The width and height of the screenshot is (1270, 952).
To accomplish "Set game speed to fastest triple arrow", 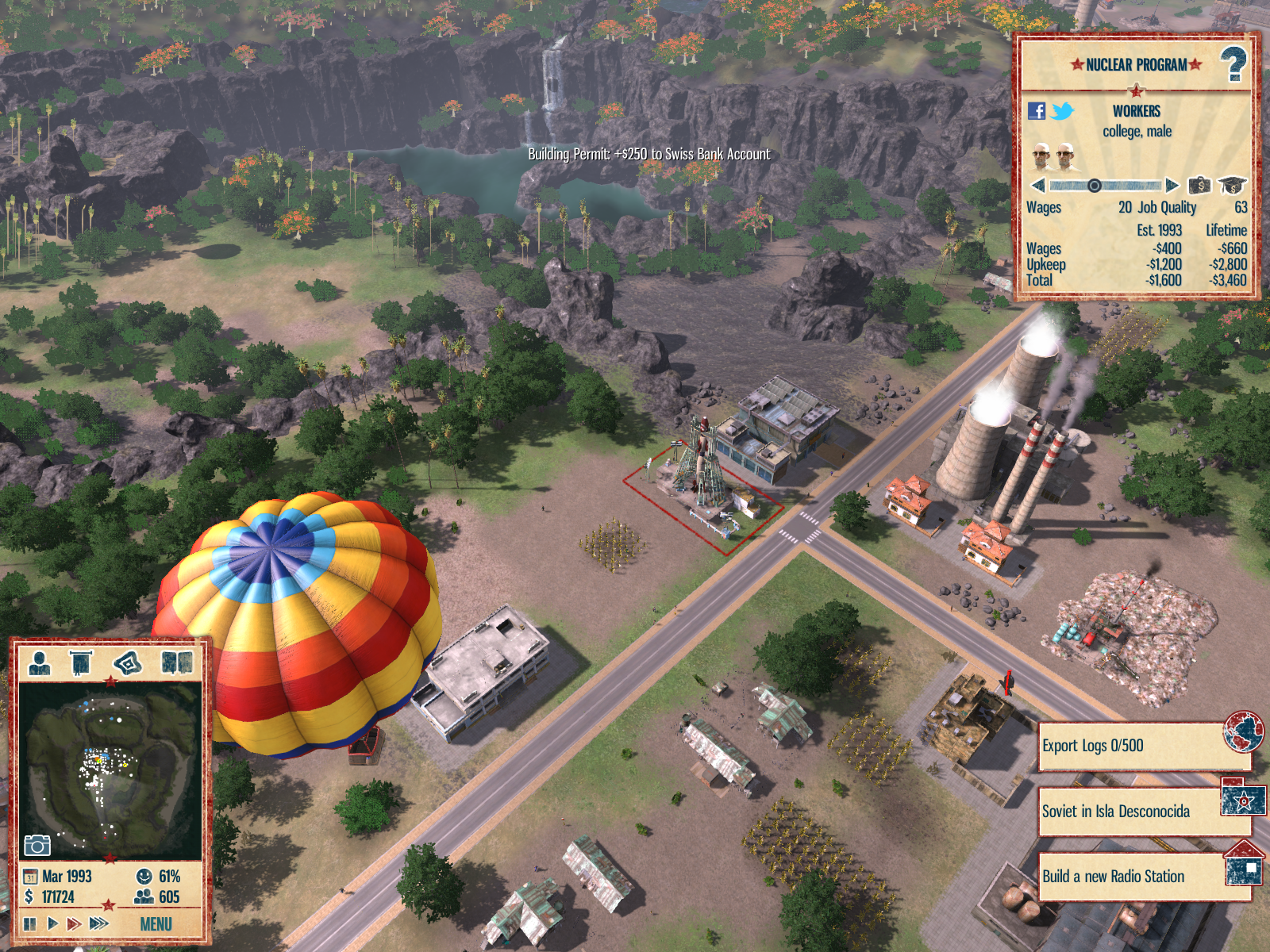I will pos(98,923).
